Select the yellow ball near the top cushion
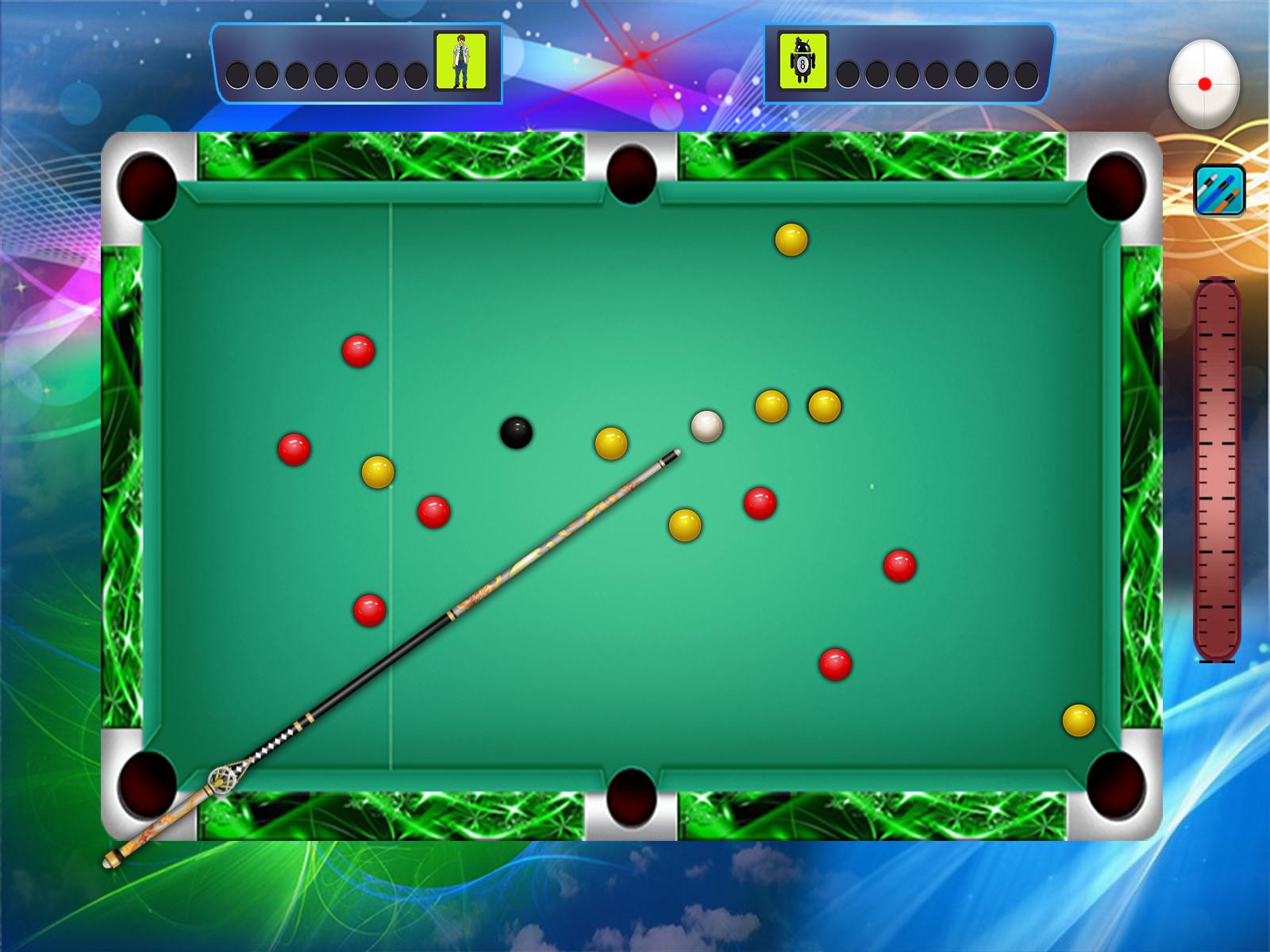1270x952 pixels. pyautogui.click(x=790, y=240)
